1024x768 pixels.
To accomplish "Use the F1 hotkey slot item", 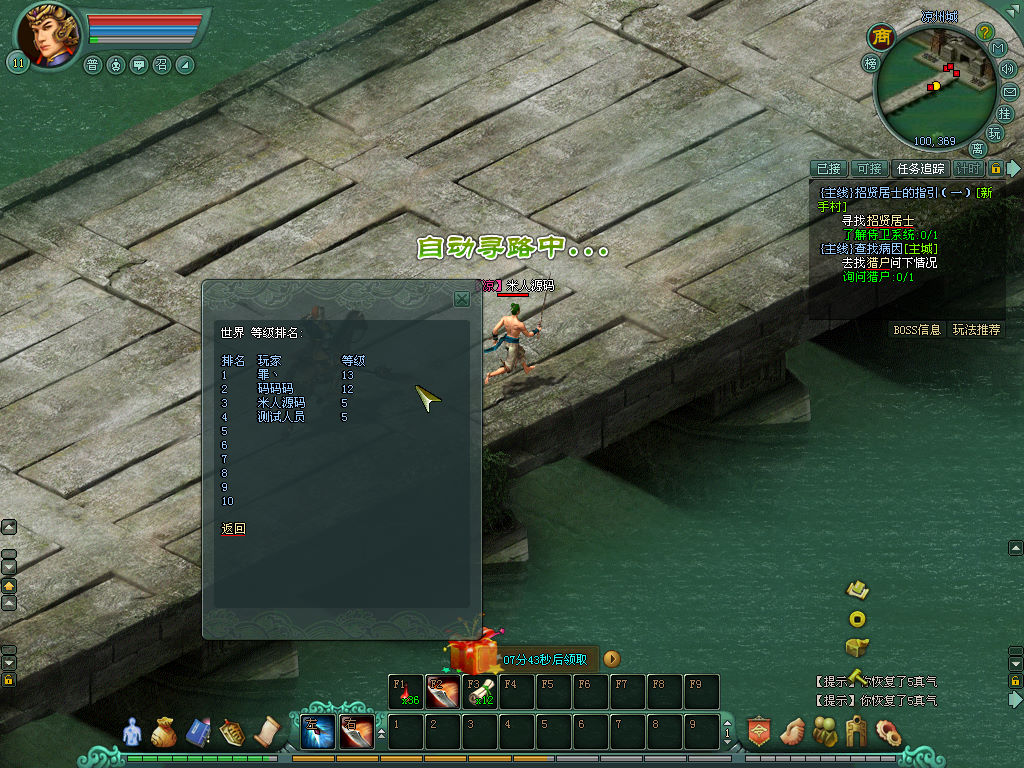I will (405, 692).
